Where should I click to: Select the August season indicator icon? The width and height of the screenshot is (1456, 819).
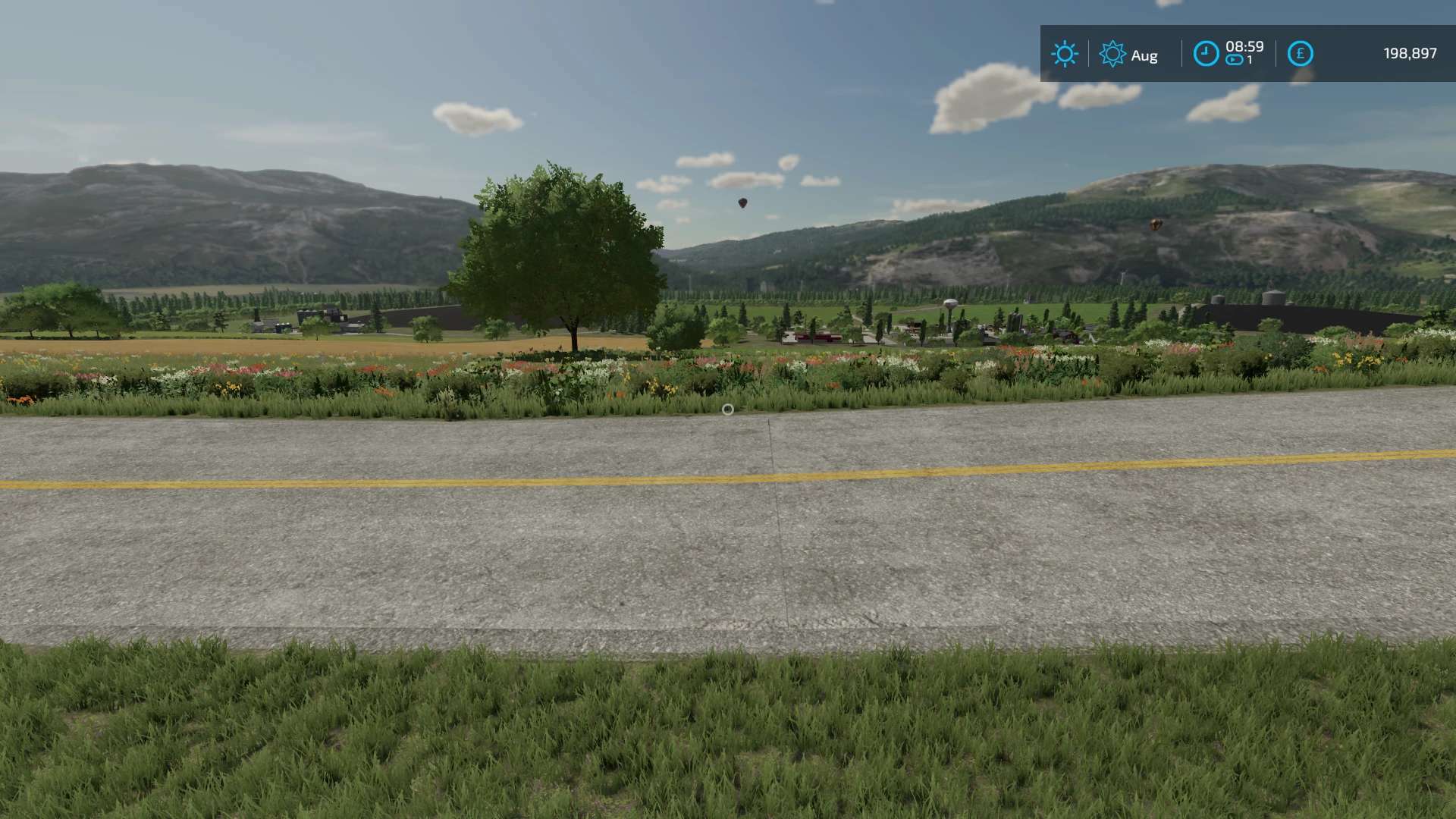click(1112, 54)
